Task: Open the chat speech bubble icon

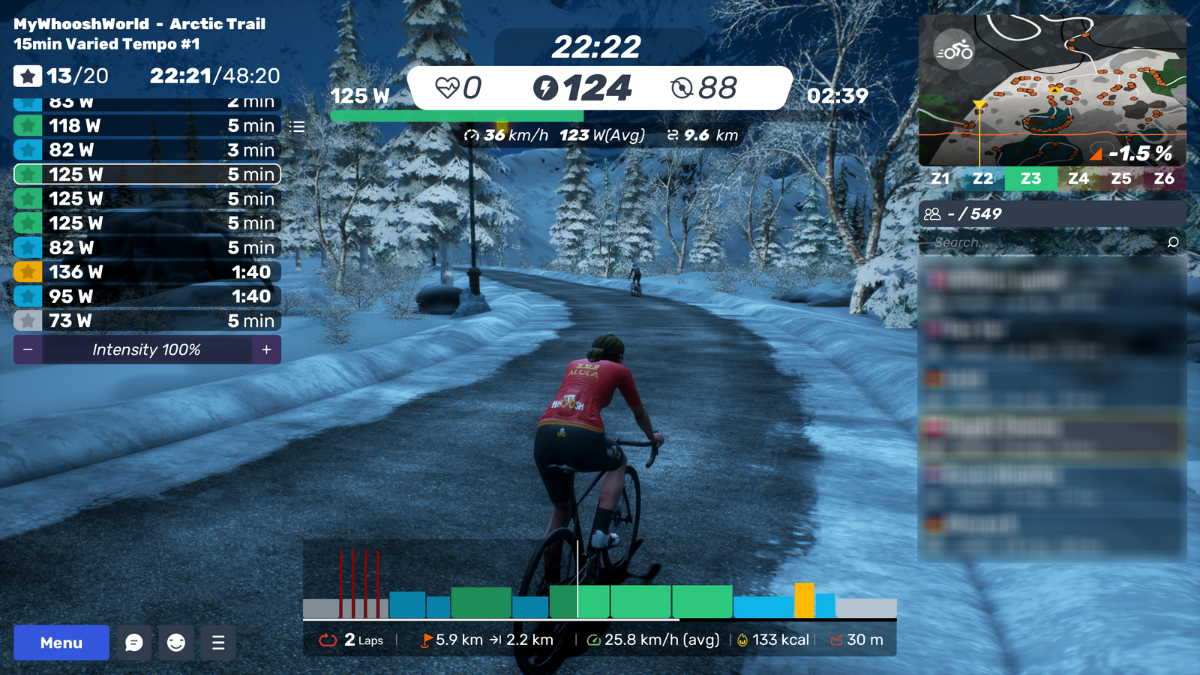Action: [134, 643]
